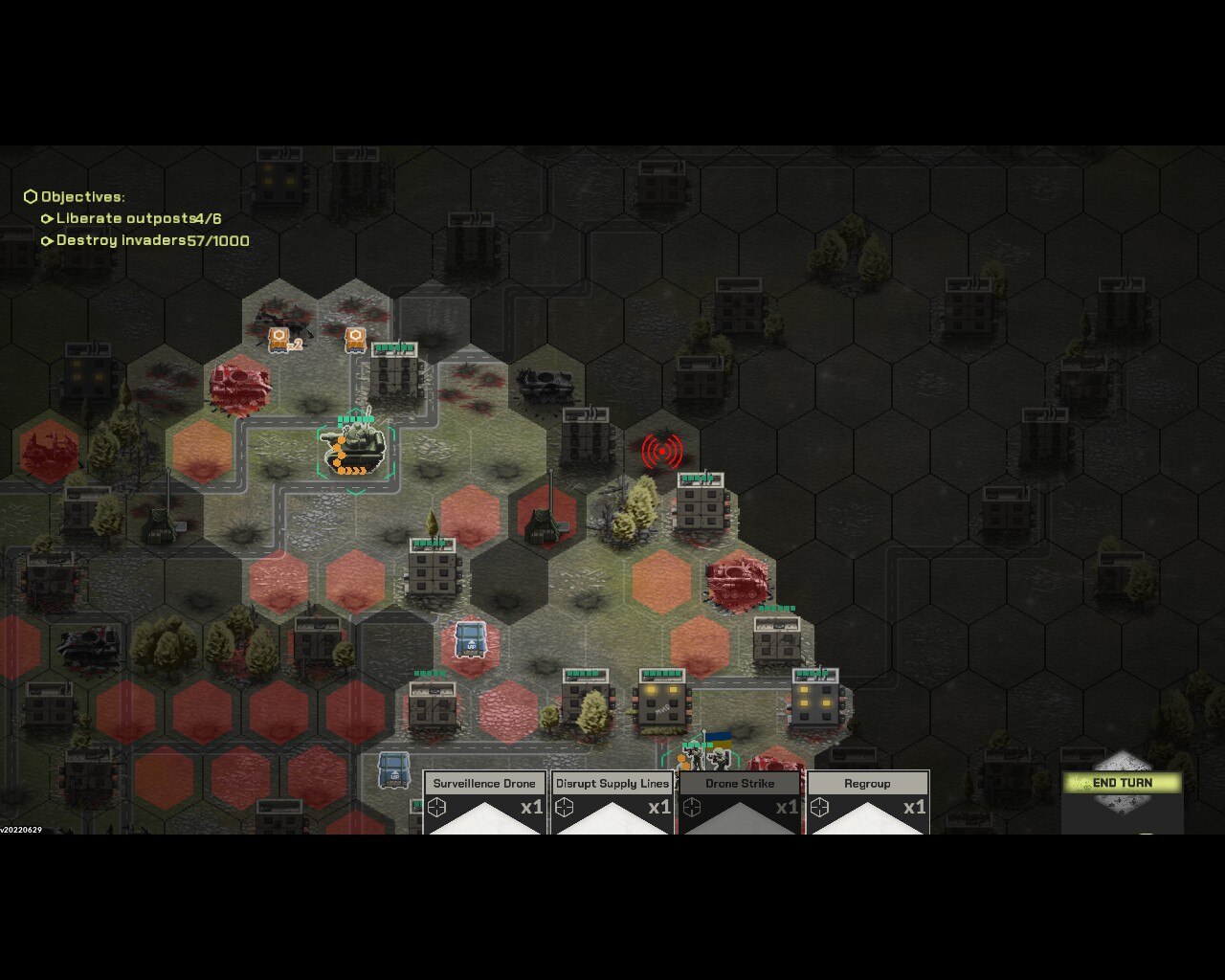Viewport: 1225px width, 980px height.
Task: Select the Surveillence Drone card
Action: [x=484, y=802]
